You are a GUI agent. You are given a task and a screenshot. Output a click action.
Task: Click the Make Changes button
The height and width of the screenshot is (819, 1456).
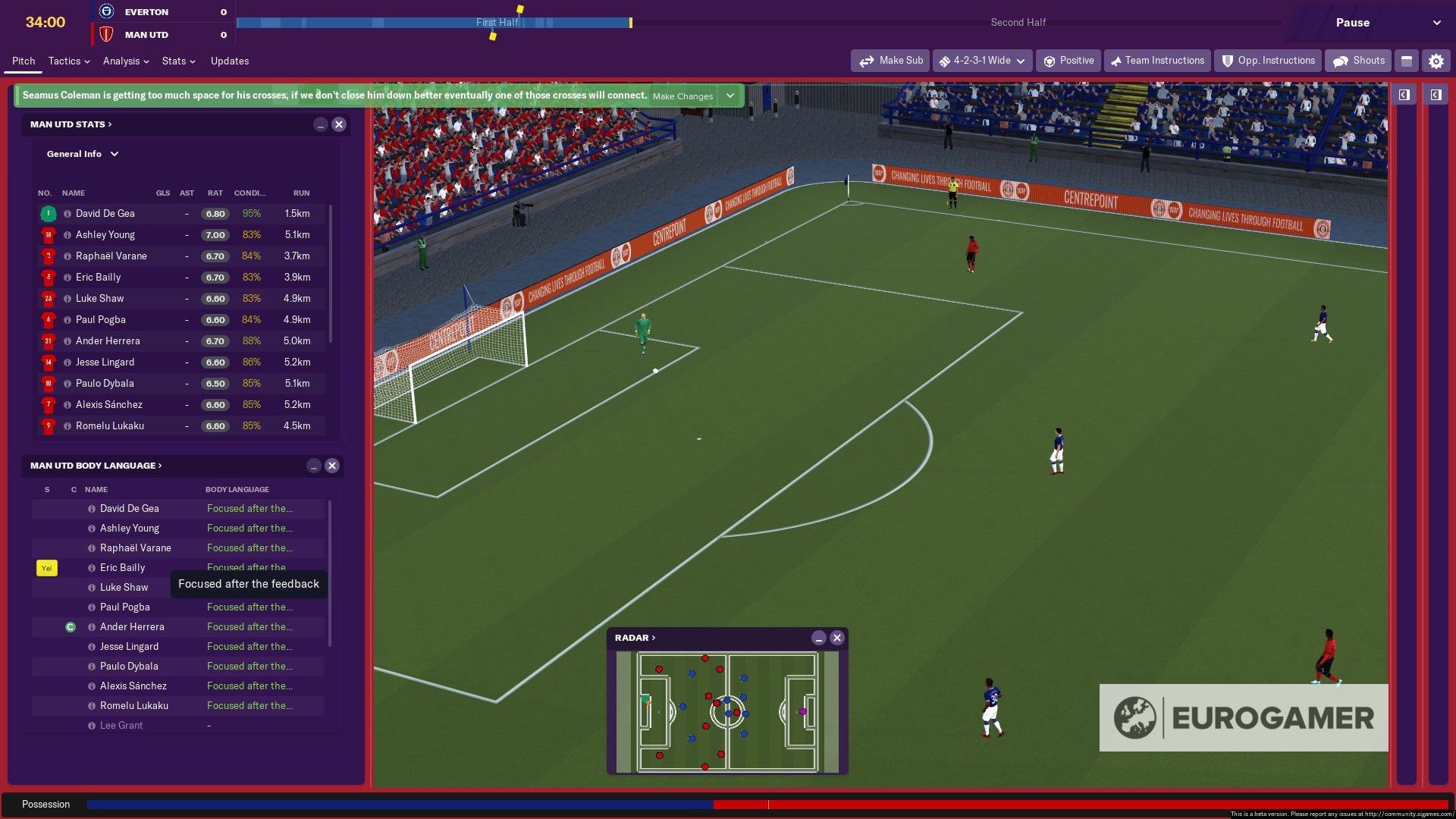pyautogui.click(x=681, y=96)
